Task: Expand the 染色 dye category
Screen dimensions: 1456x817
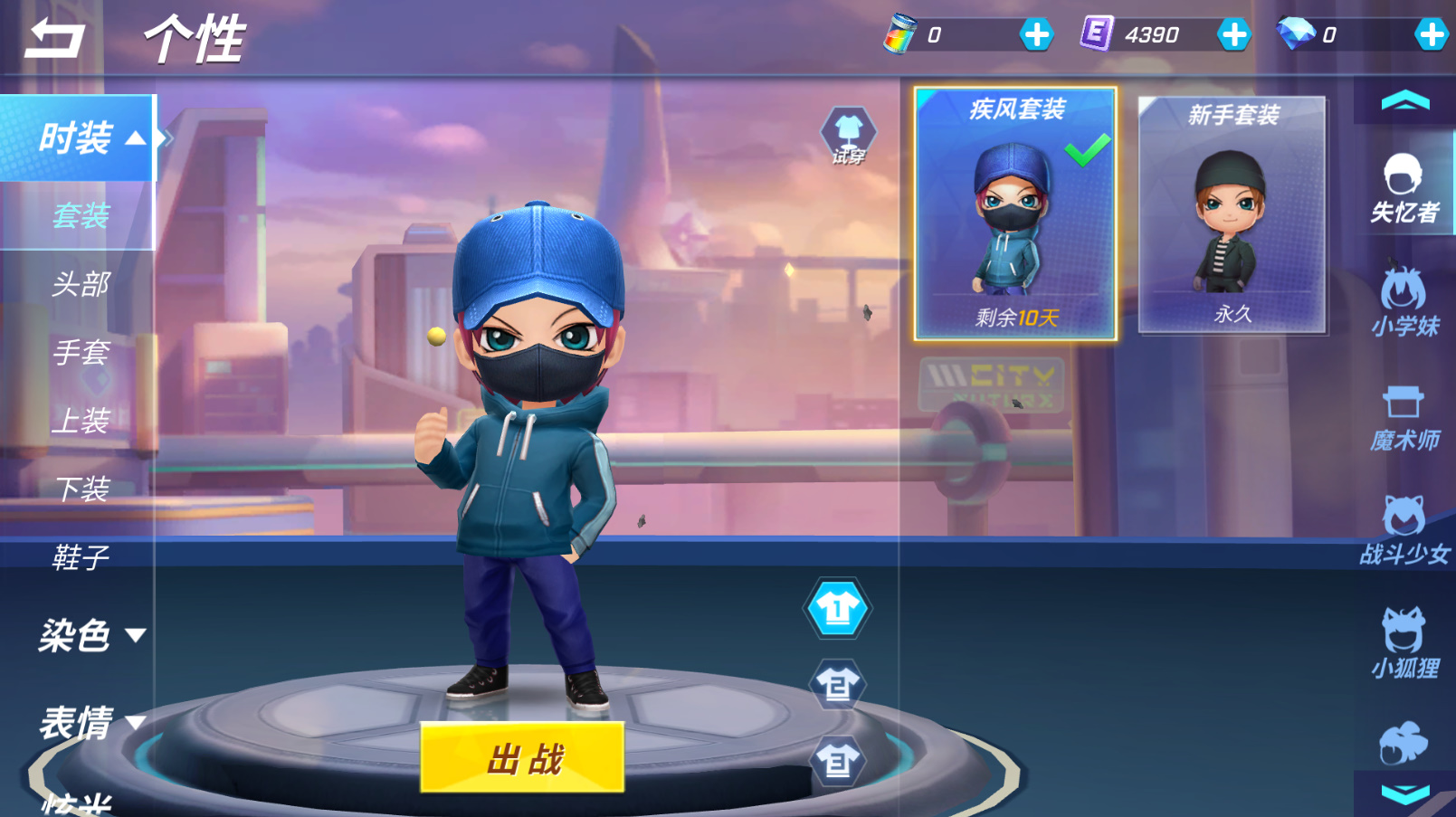Action: point(89,635)
